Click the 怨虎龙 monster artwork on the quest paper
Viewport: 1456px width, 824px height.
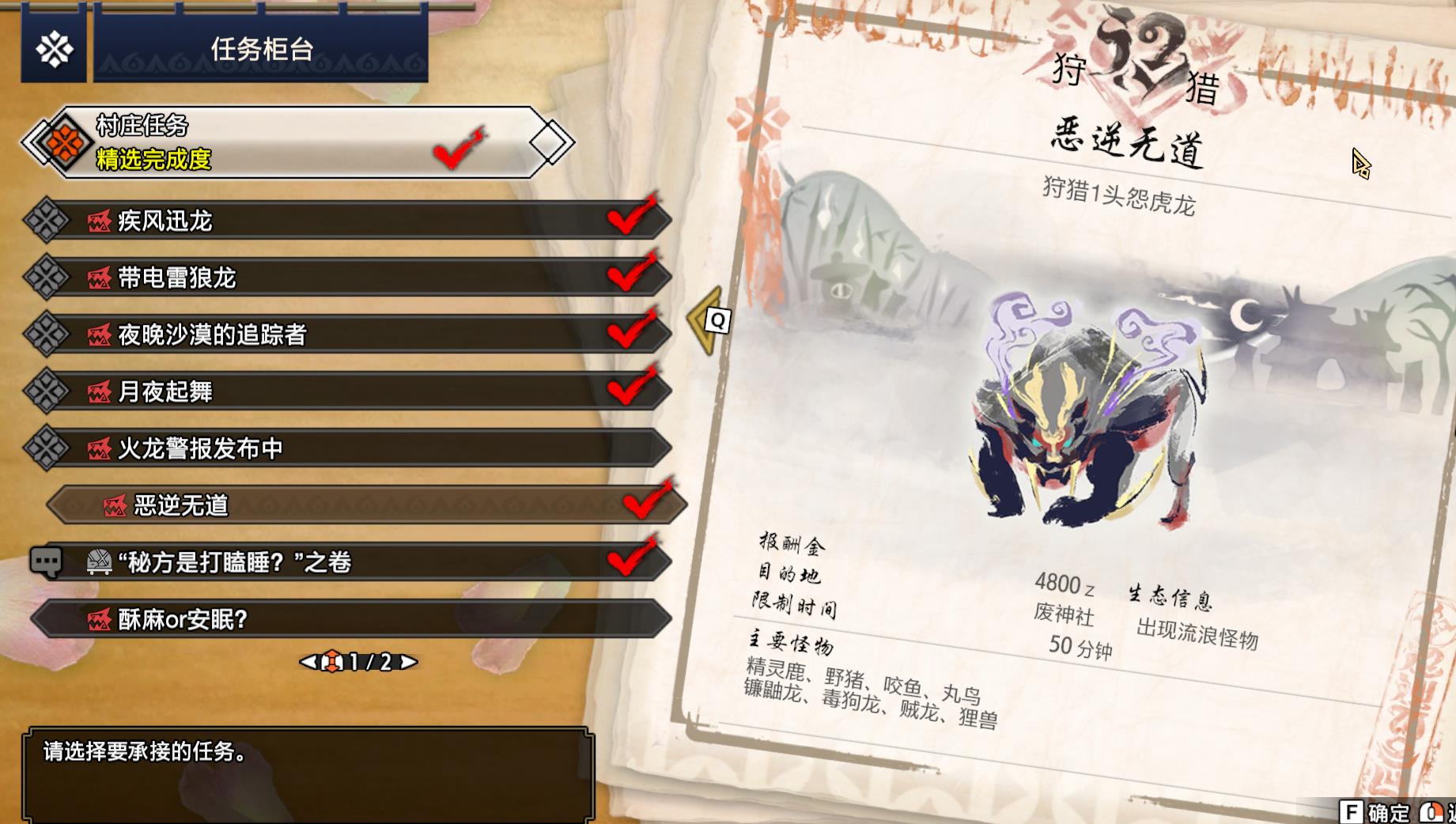[x=1076, y=427]
